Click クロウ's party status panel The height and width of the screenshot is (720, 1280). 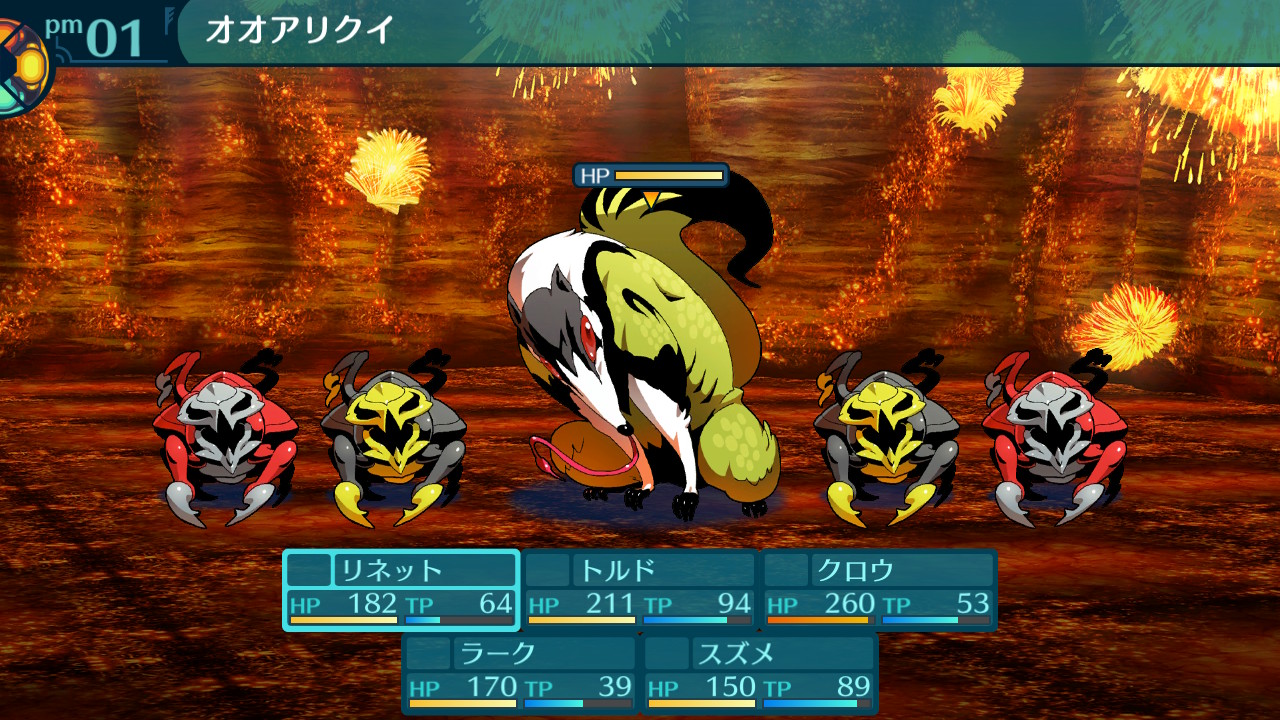880,590
